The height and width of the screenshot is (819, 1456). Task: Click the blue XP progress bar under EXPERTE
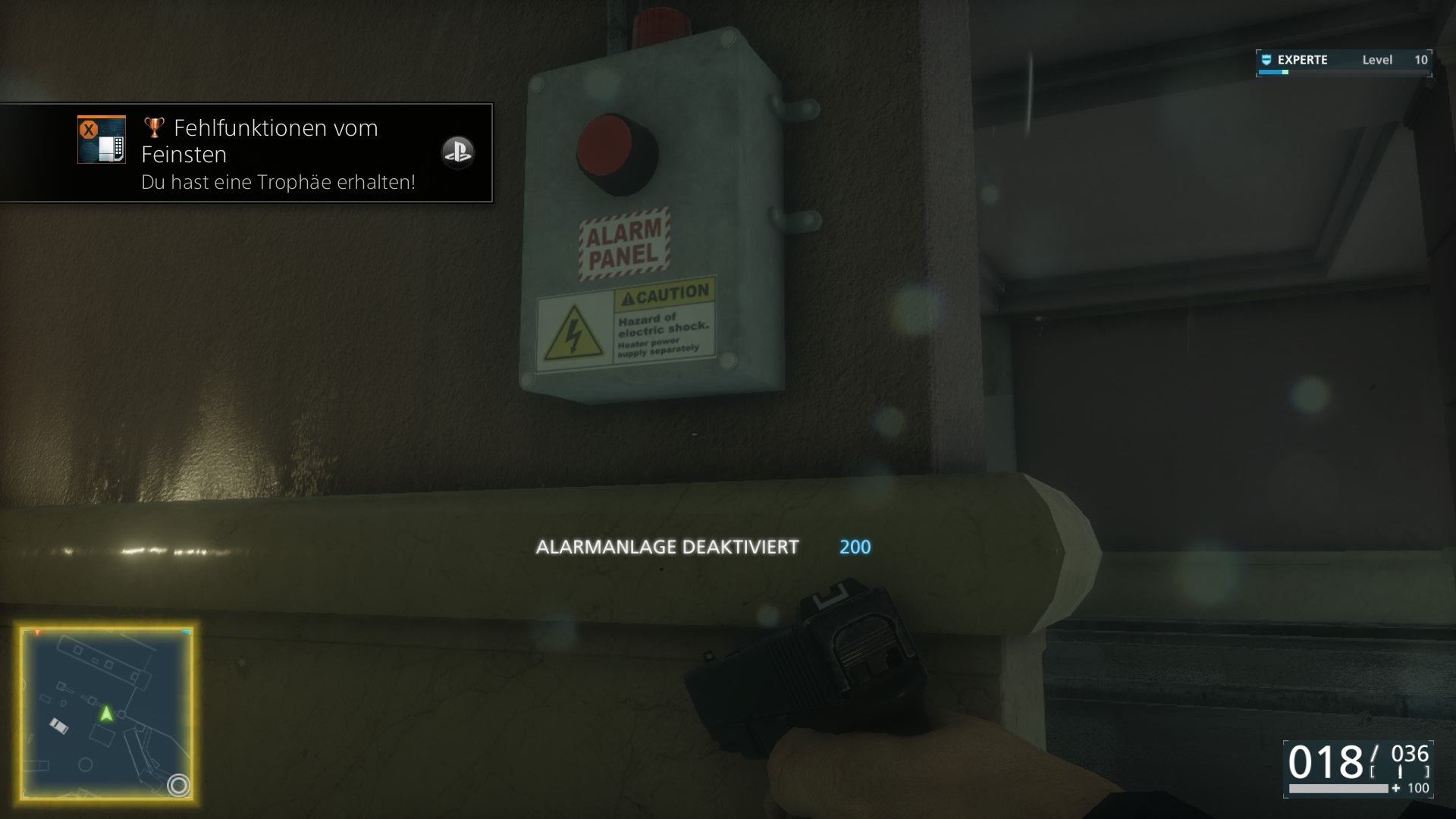1272,72
